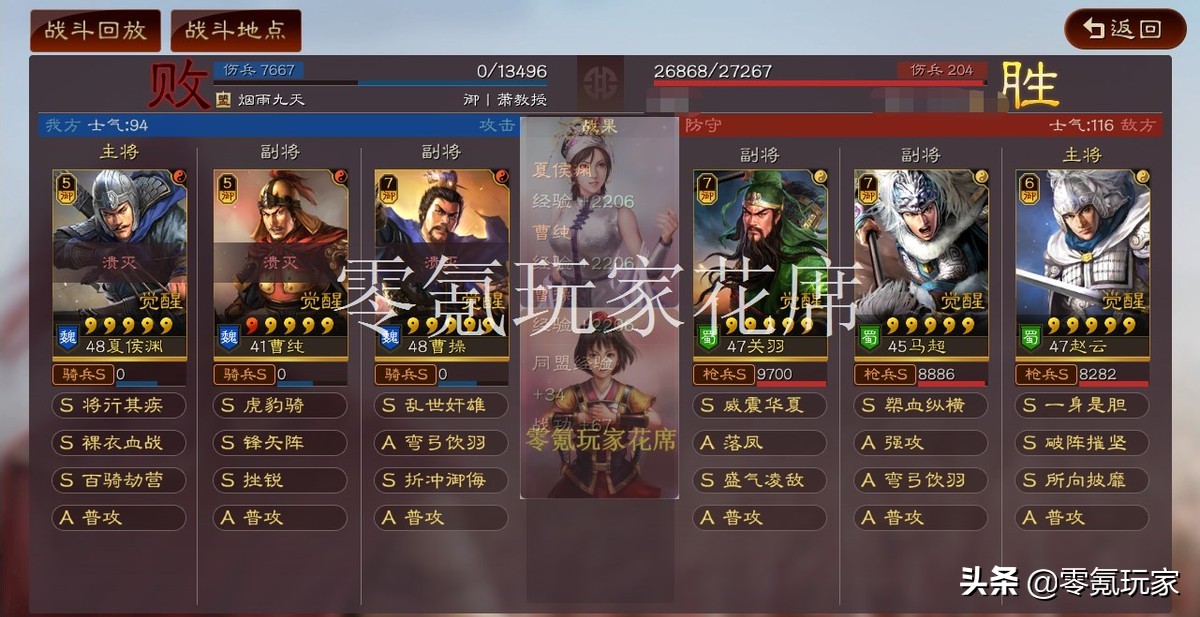Image resolution: width=1200 pixels, height=617 pixels.
Task: Select the 夏侯渊 general card
Action: tap(120, 262)
